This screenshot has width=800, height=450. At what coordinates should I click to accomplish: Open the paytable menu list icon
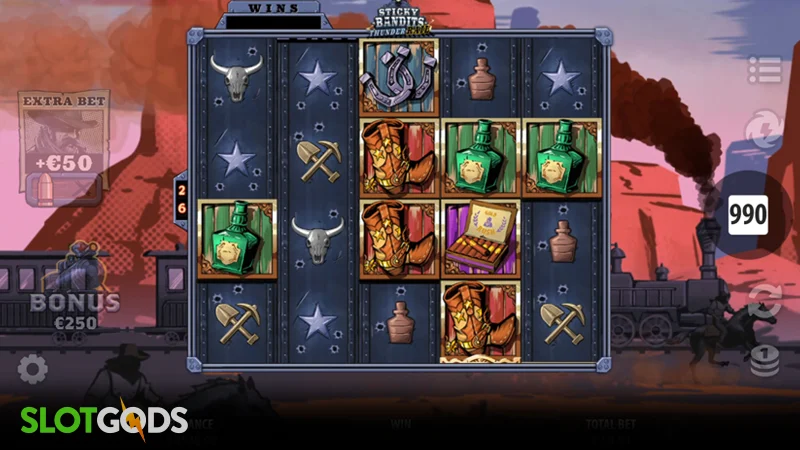[x=764, y=70]
